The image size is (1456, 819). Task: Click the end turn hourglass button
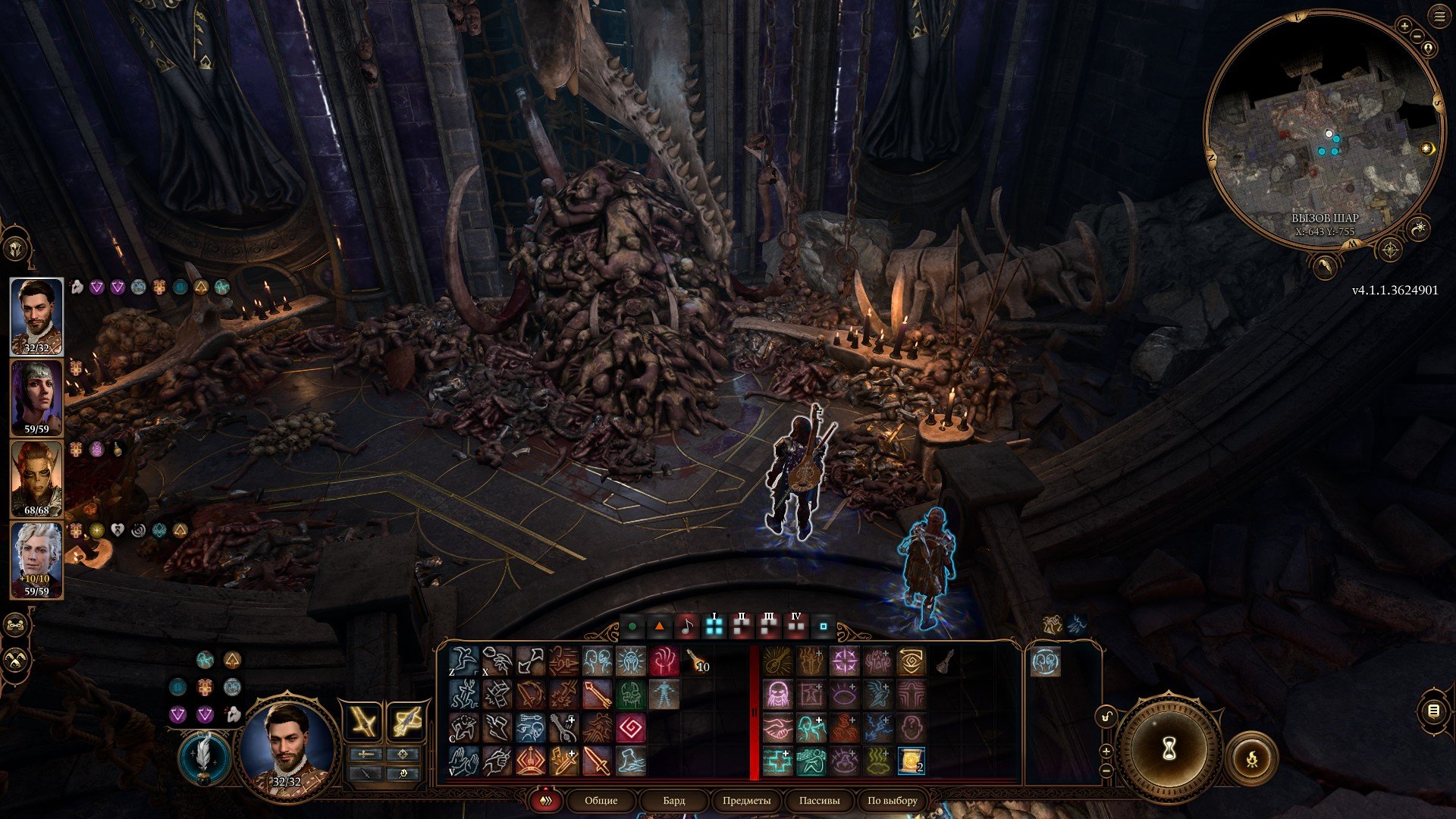pyautogui.click(x=1169, y=749)
